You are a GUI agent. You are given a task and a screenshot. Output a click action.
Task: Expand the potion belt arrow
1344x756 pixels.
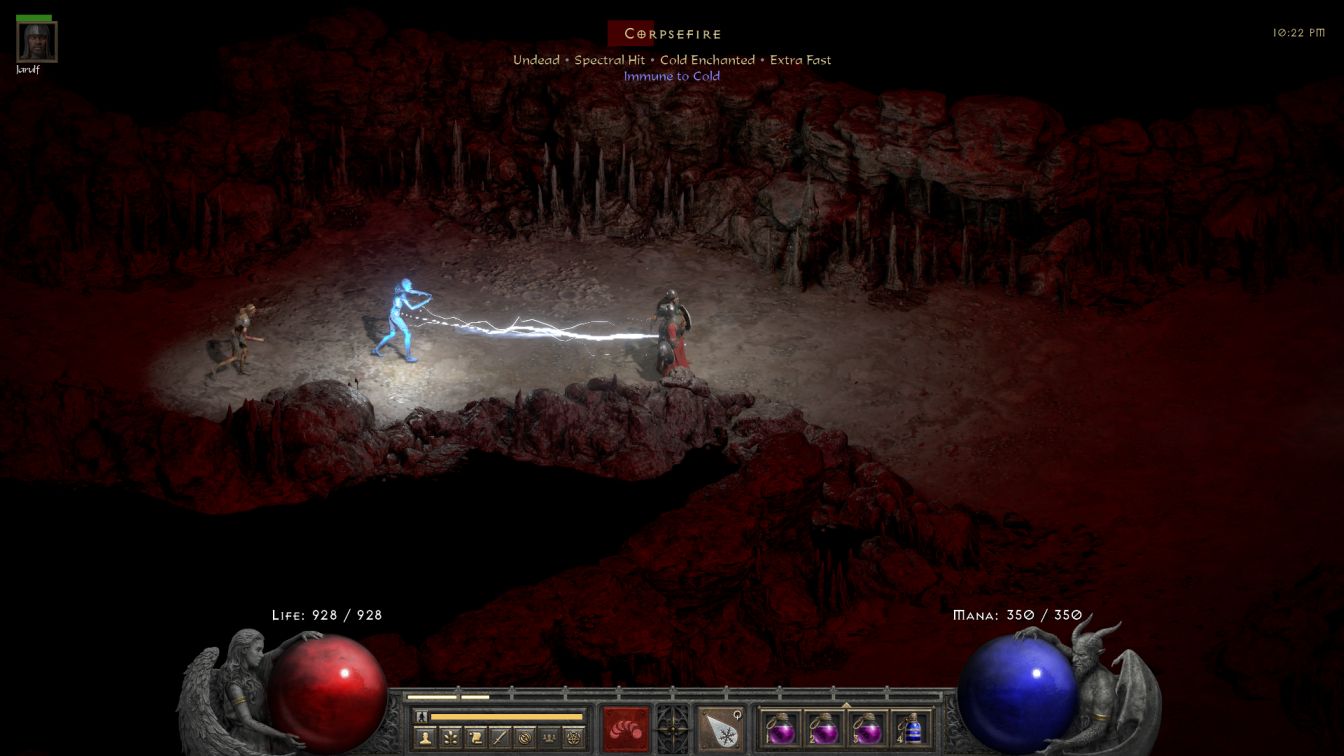tap(846, 705)
